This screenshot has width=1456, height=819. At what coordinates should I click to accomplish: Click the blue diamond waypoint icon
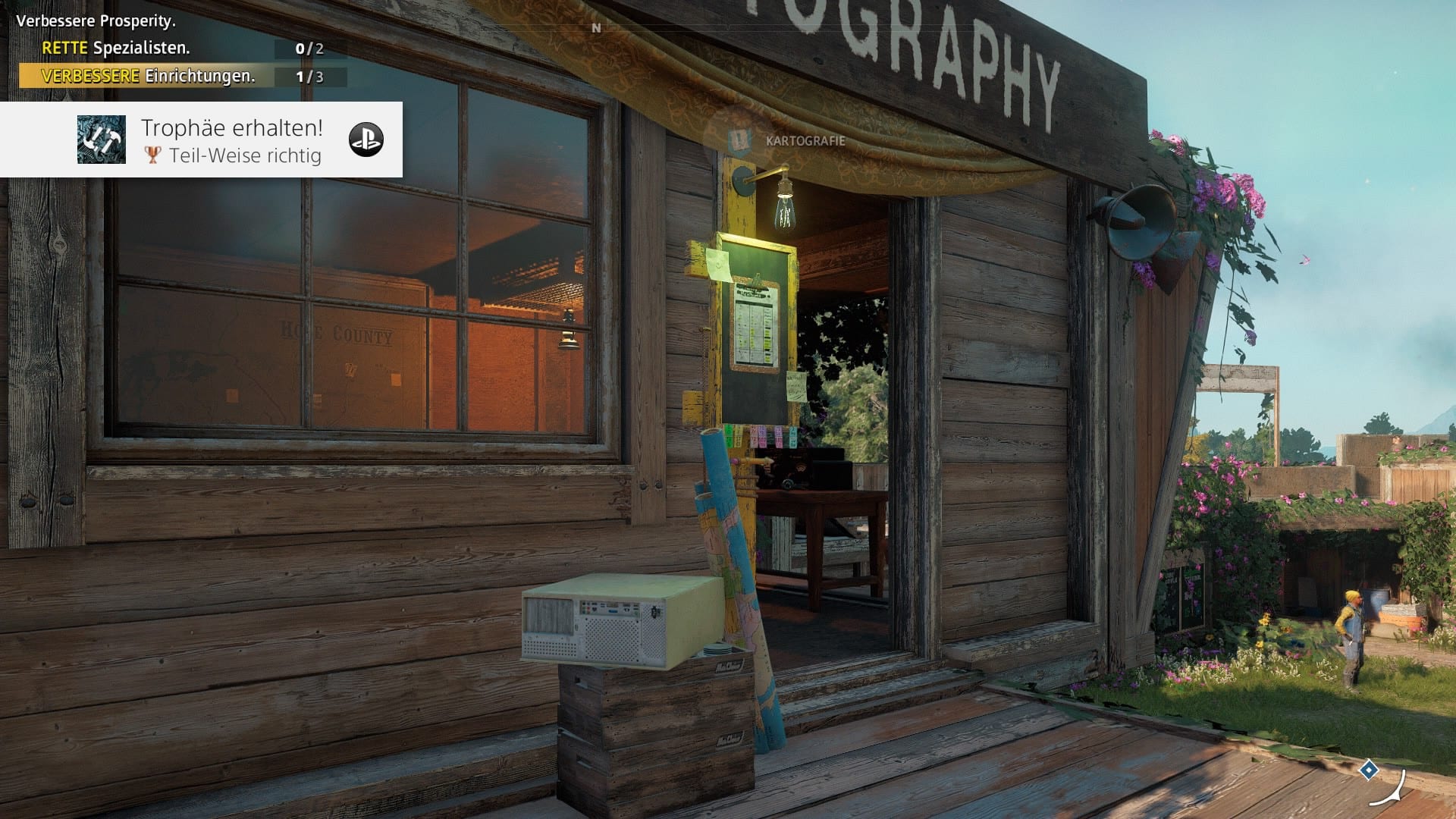point(1368,770)
